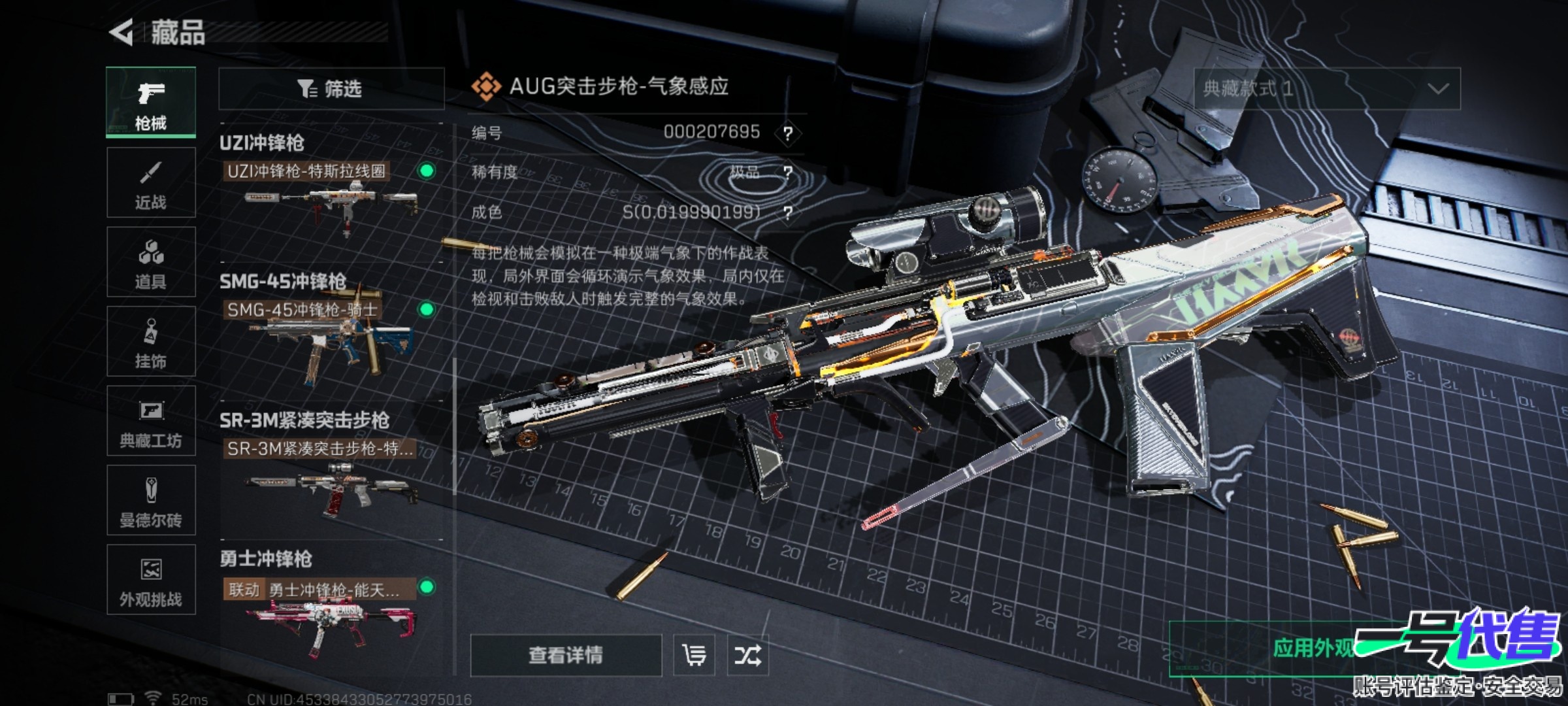Switch to the 枪械 firearms tab
1568x706 pixels.
tap(151, 103)
